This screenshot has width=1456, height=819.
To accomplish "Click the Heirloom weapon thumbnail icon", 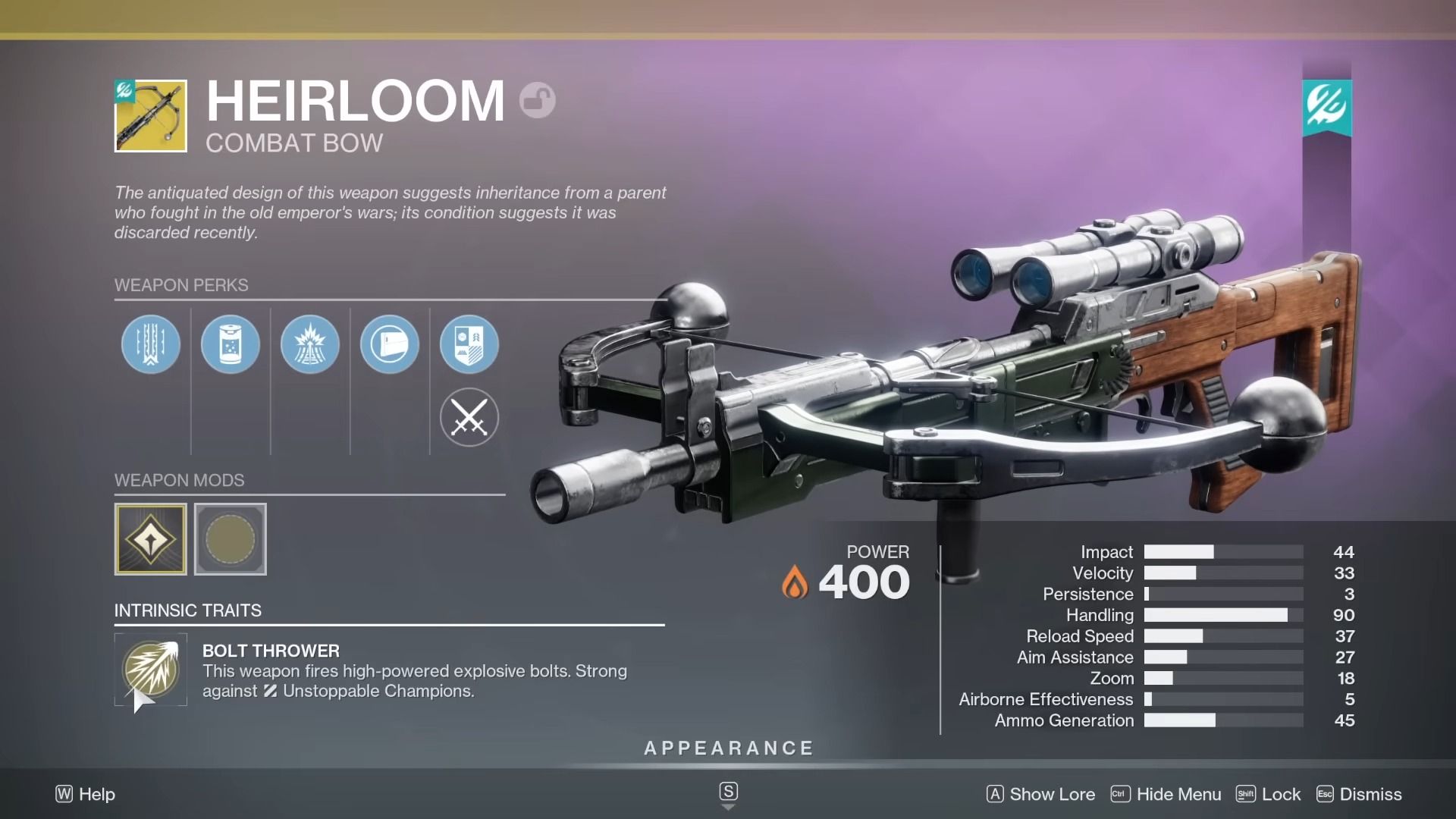I will (151, 116).
